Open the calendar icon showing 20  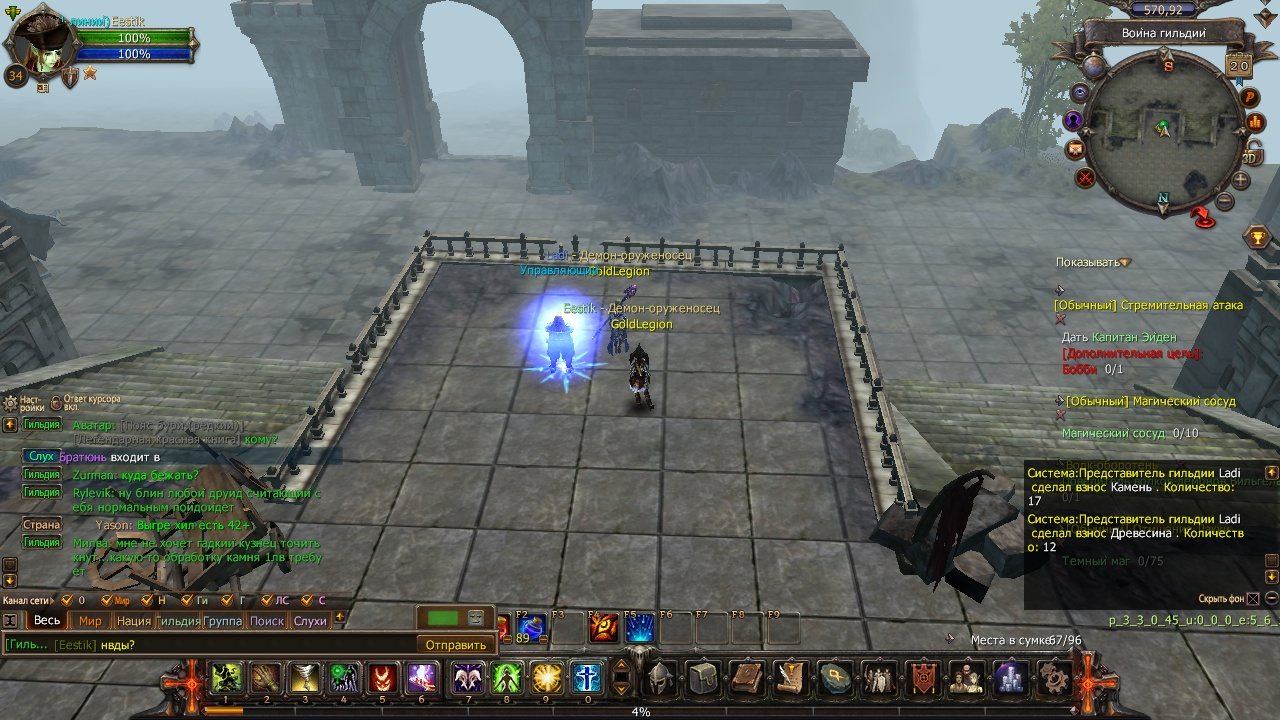(x=1238, y=66)
